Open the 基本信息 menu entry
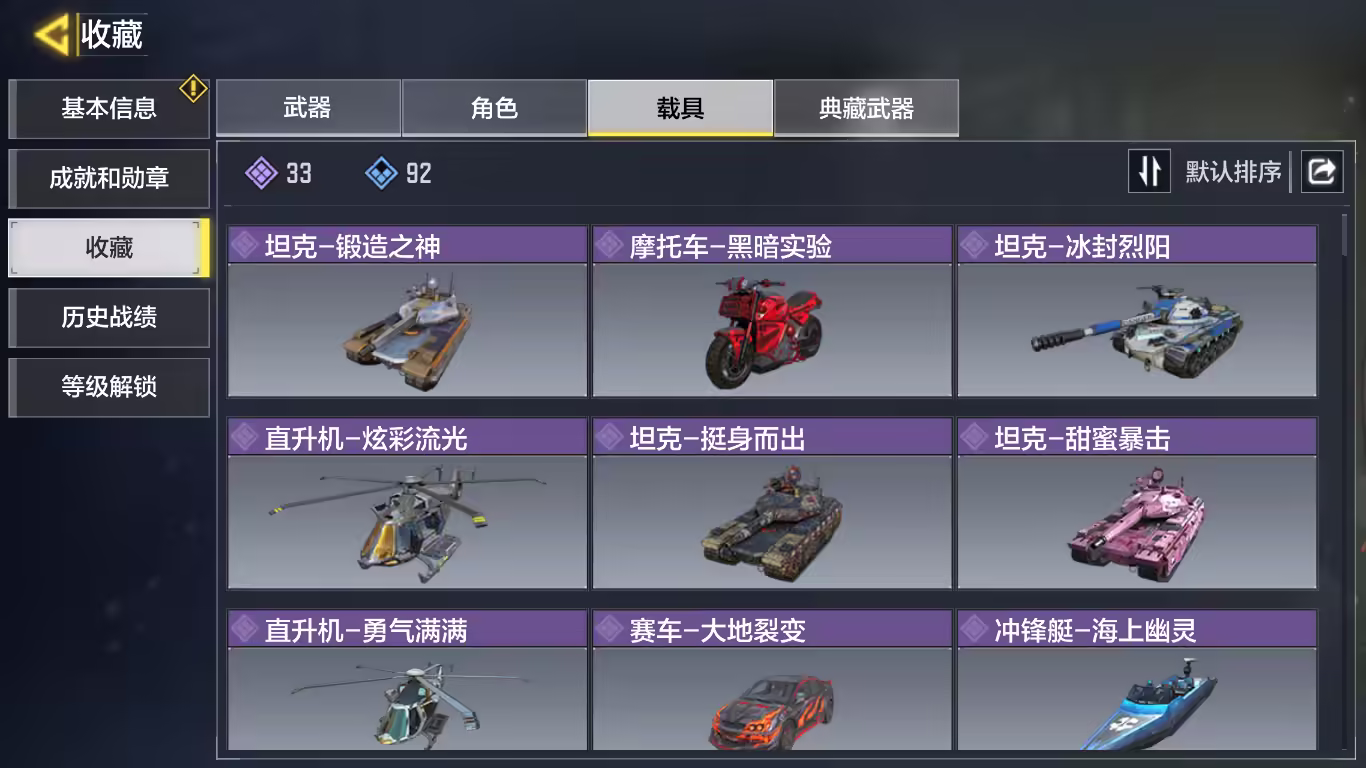The height and width of the screenshot is (768, 1366). pyautogui.click(x=109, y=108)
